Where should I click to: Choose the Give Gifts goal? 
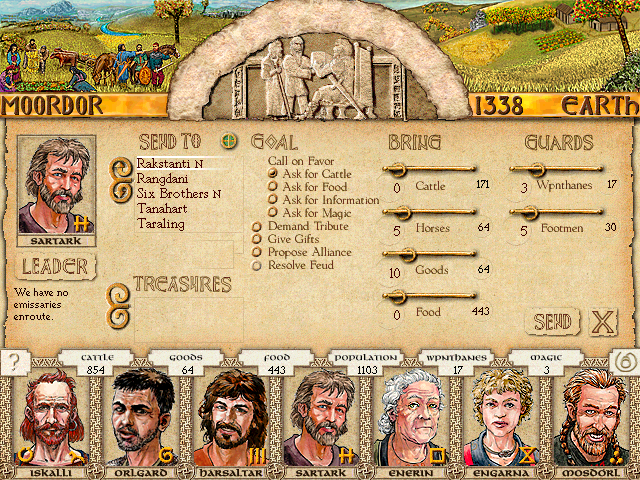[x=292, y=239]
